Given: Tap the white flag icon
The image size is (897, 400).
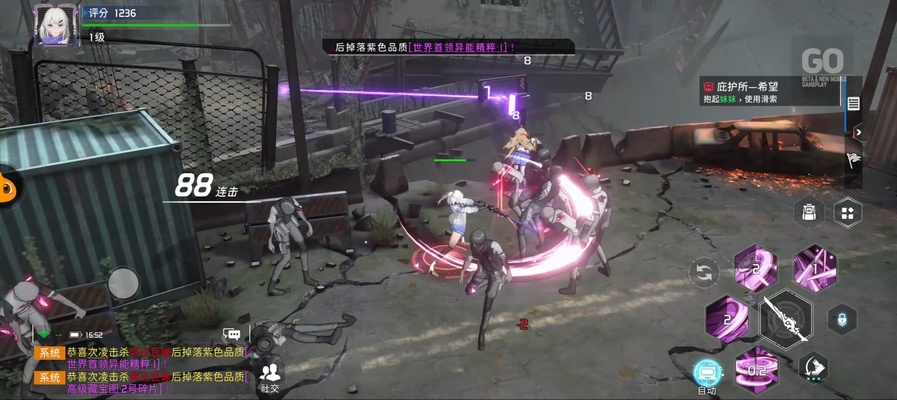Looking at the screenshot, I should pyautogui.click(x=853, y=158).
